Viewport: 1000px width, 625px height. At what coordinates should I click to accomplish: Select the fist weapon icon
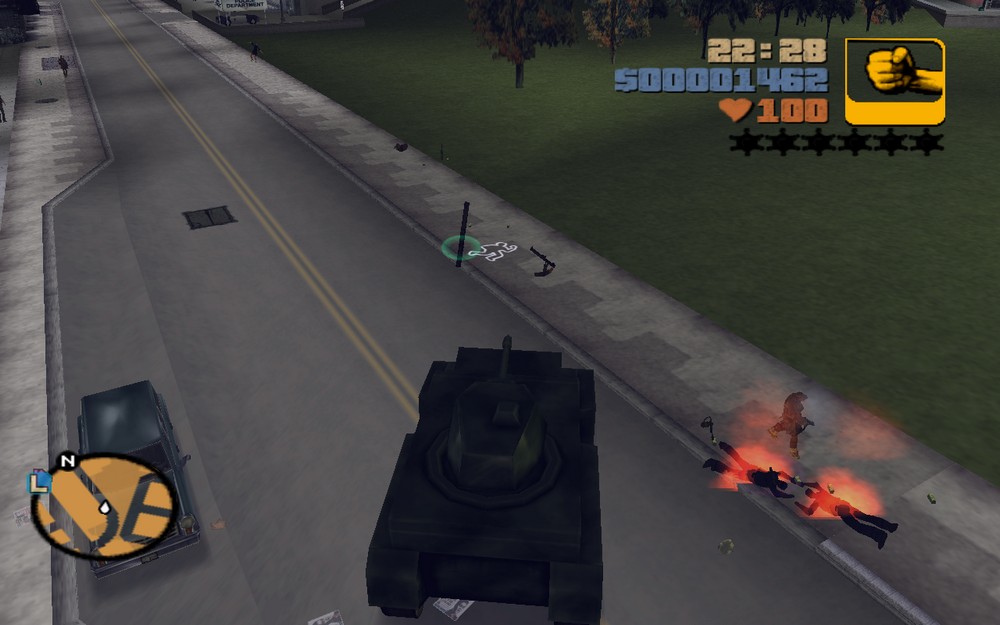[x=894, y=81]
